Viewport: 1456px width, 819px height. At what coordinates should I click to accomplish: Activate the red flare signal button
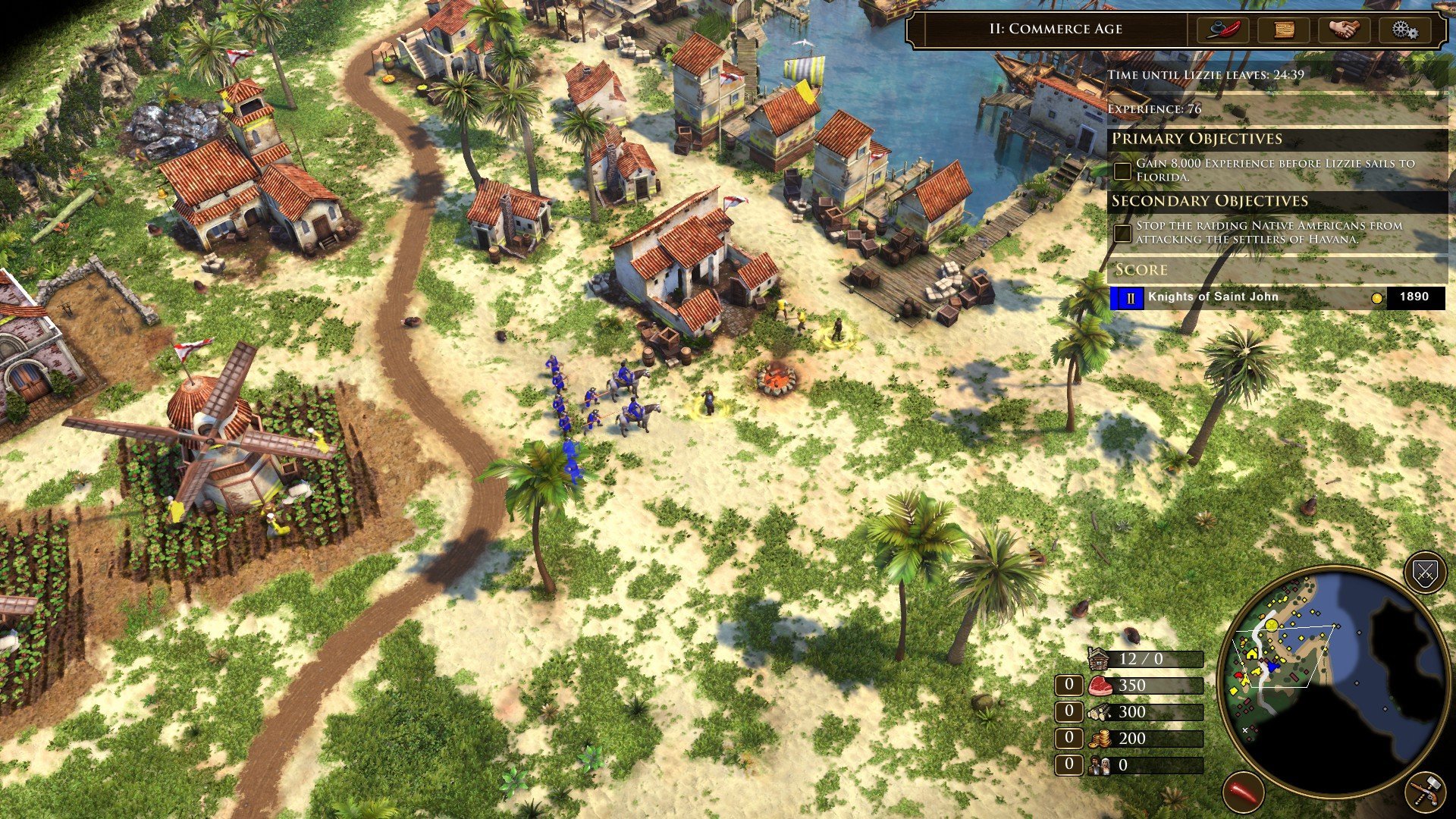click(x=1244, y=792)
